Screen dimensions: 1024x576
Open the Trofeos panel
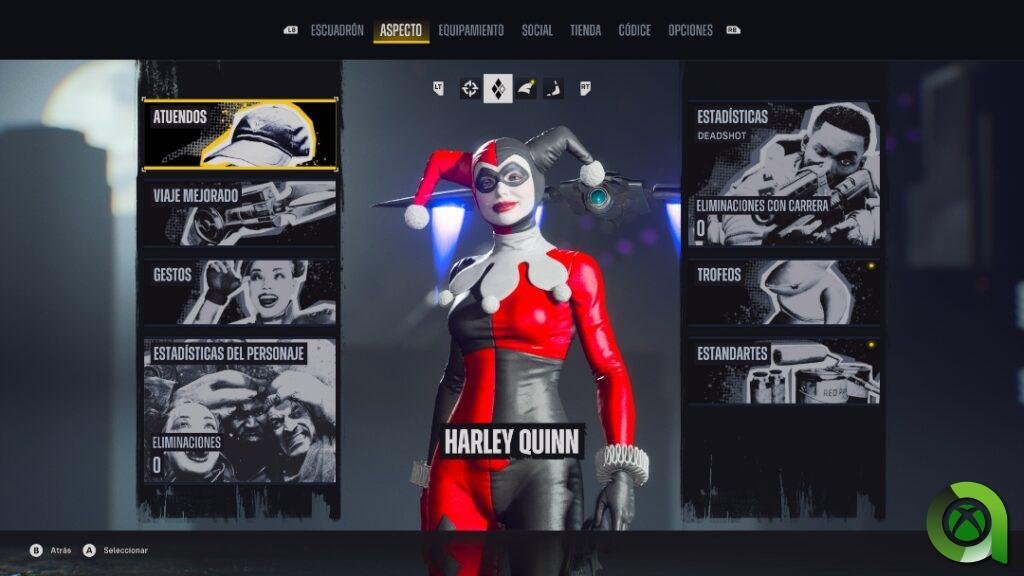click(783, 292)
